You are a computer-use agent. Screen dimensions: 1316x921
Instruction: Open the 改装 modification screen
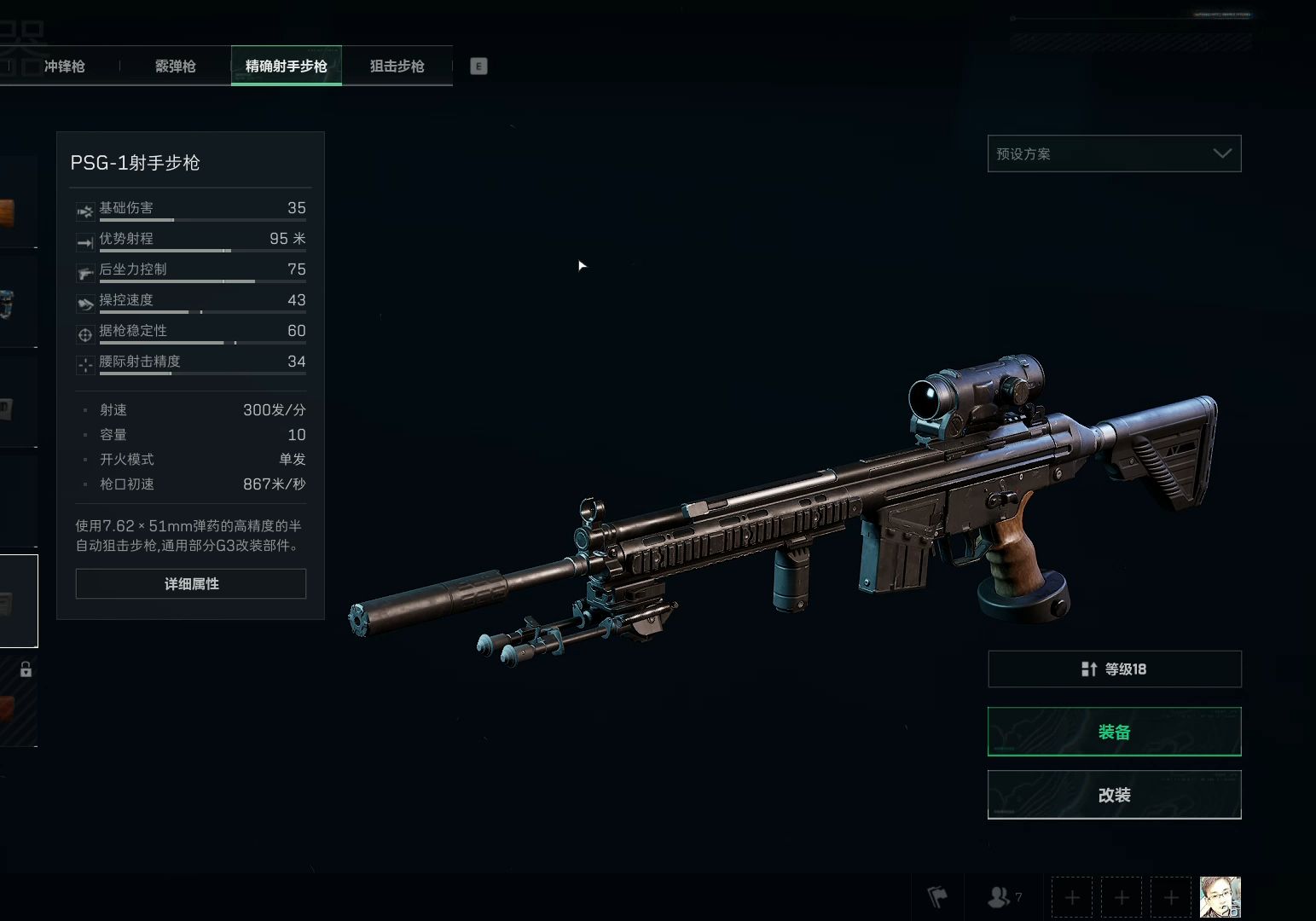pyautogui.click(x=1114, y=795)
